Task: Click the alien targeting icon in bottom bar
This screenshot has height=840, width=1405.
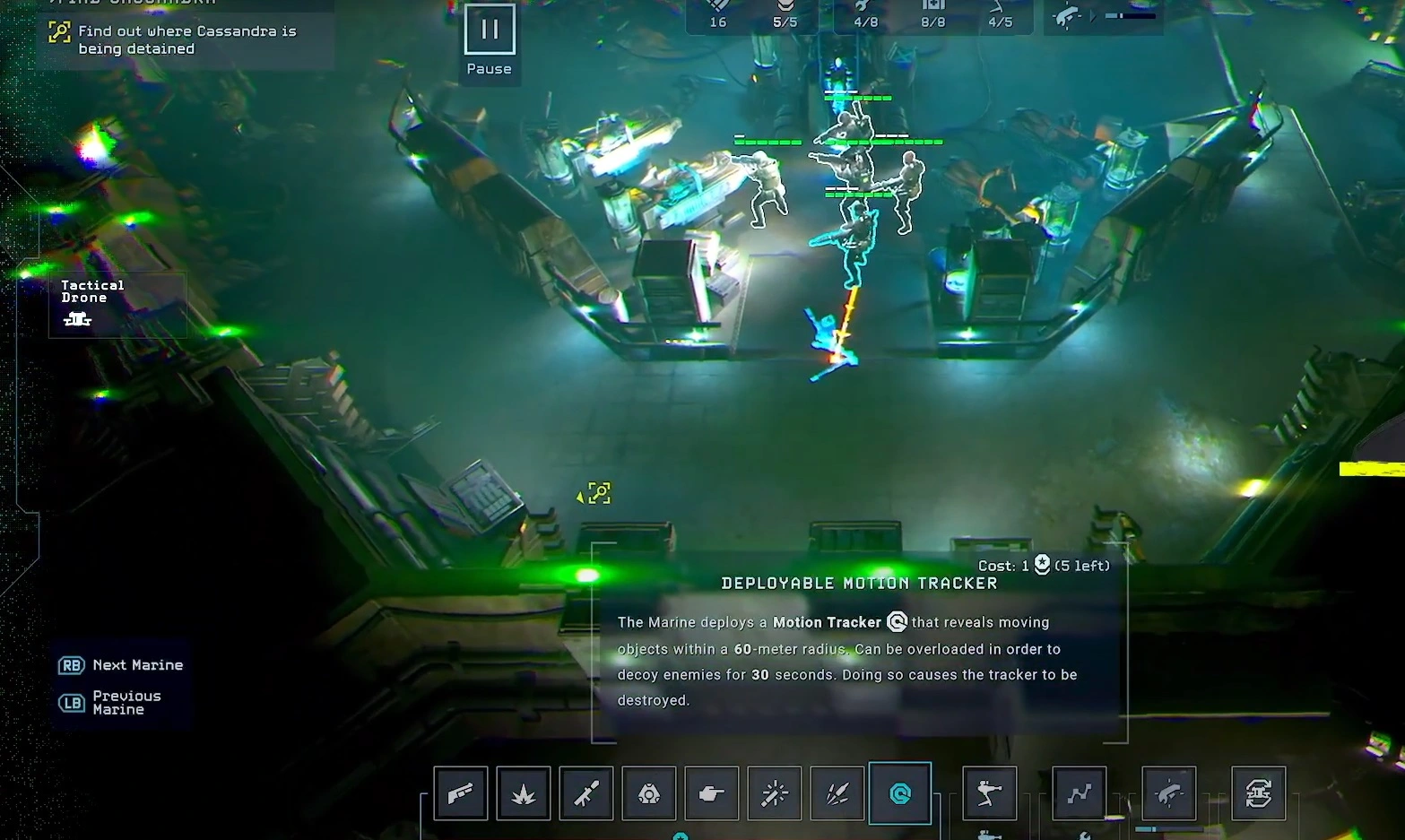Action: 1169,793
